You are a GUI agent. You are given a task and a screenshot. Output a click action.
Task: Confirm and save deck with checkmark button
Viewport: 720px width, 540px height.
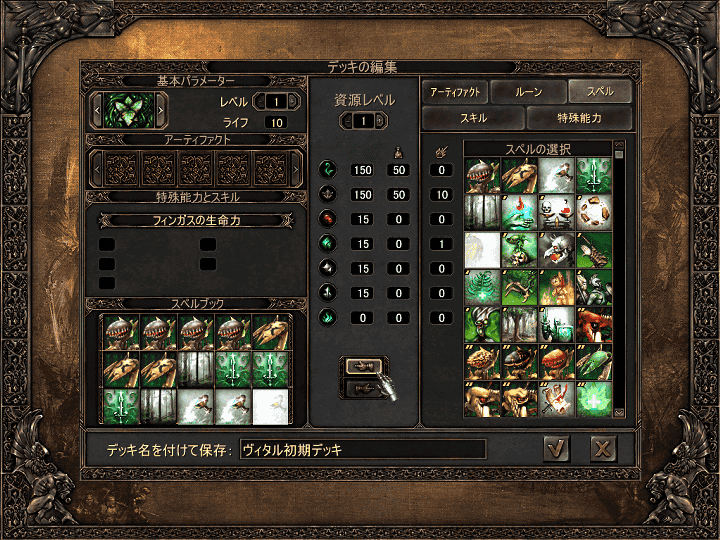click(557, 449)
